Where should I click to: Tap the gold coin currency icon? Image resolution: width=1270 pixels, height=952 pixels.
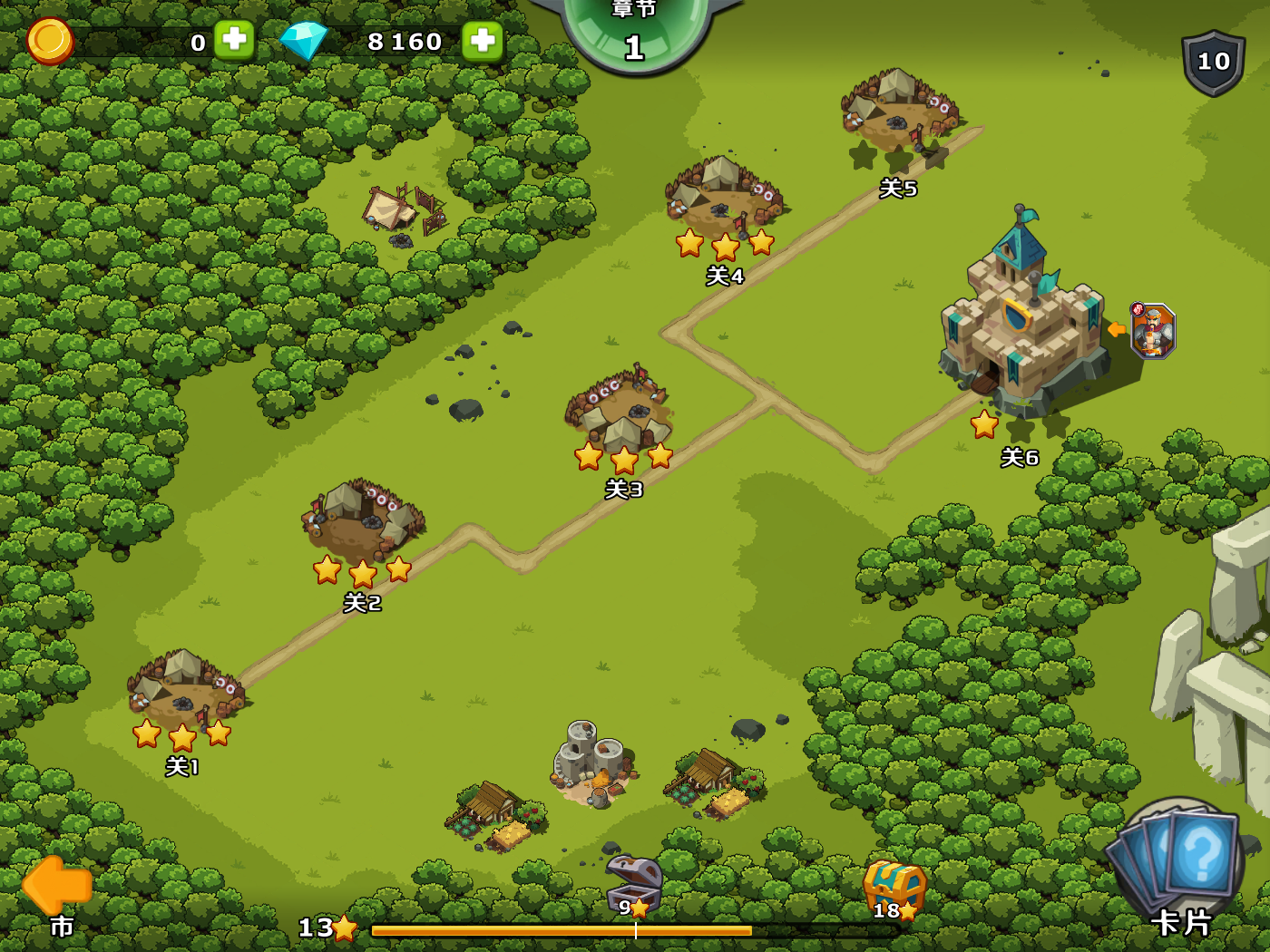pos(50,41)
